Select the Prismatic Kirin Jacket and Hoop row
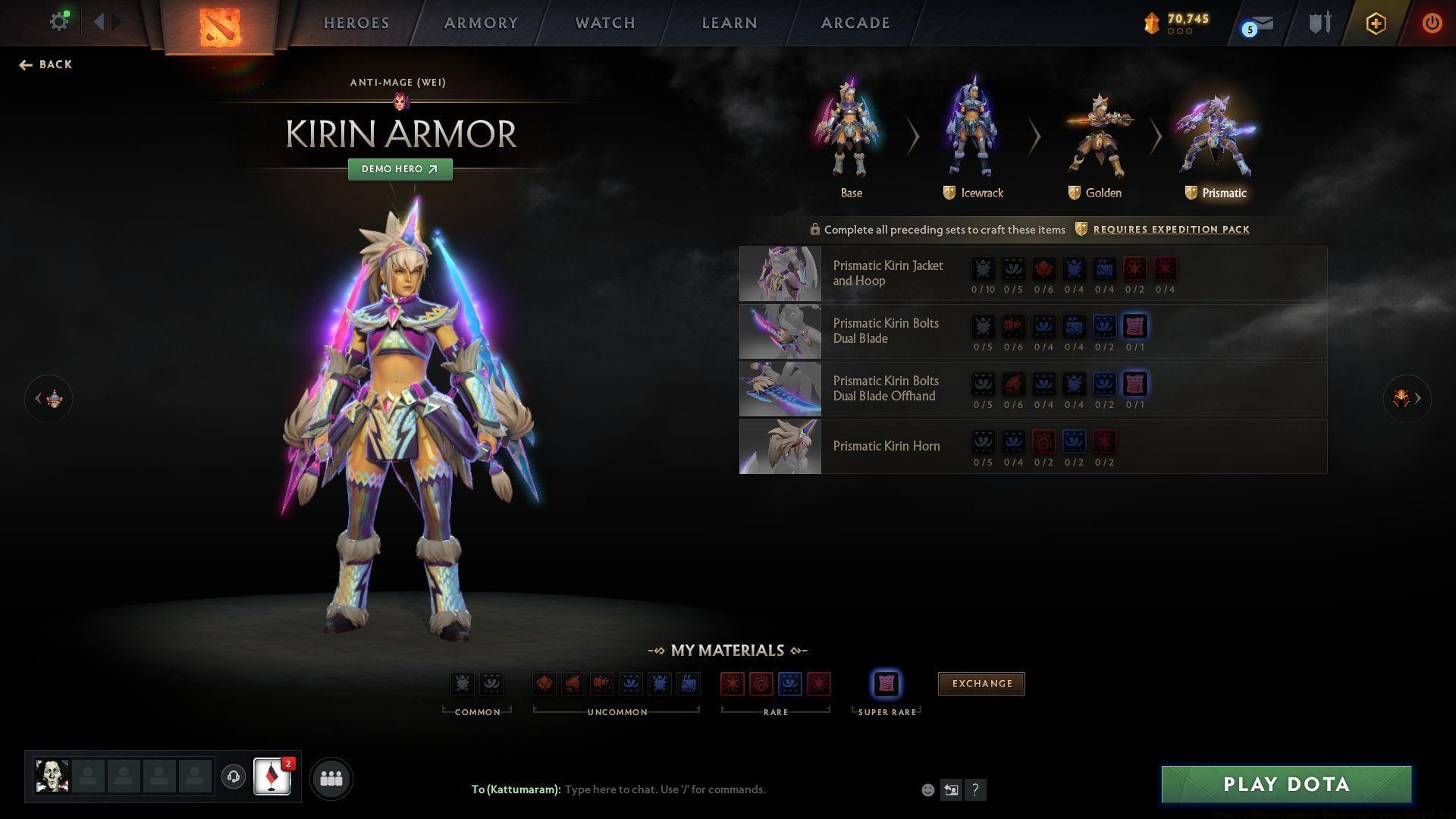Screen dimensions: 1456x819 point(887,274)
